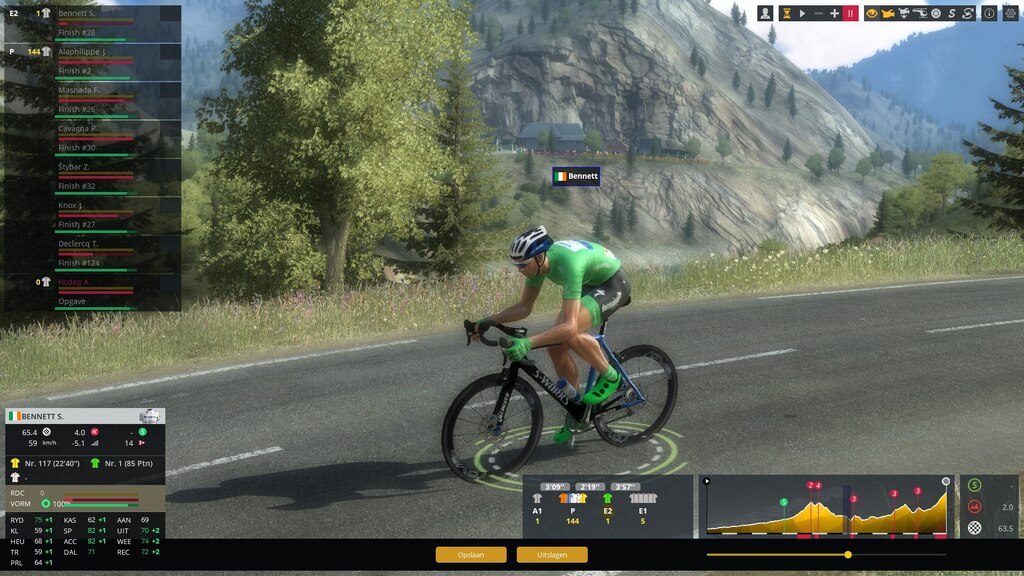Open the rider profile silhouette icon

tap(765, 13)
